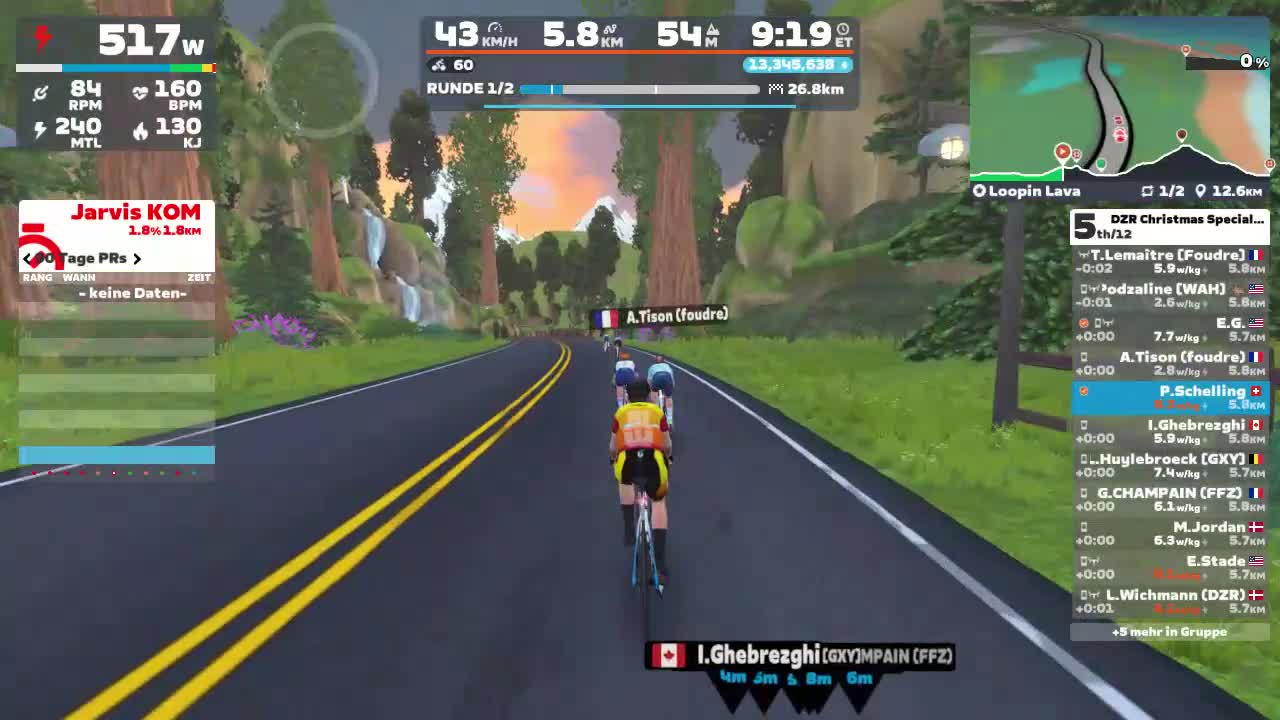
Task: Toggle the orange badge beside P.Schelling
Action: click(1084, 390)
